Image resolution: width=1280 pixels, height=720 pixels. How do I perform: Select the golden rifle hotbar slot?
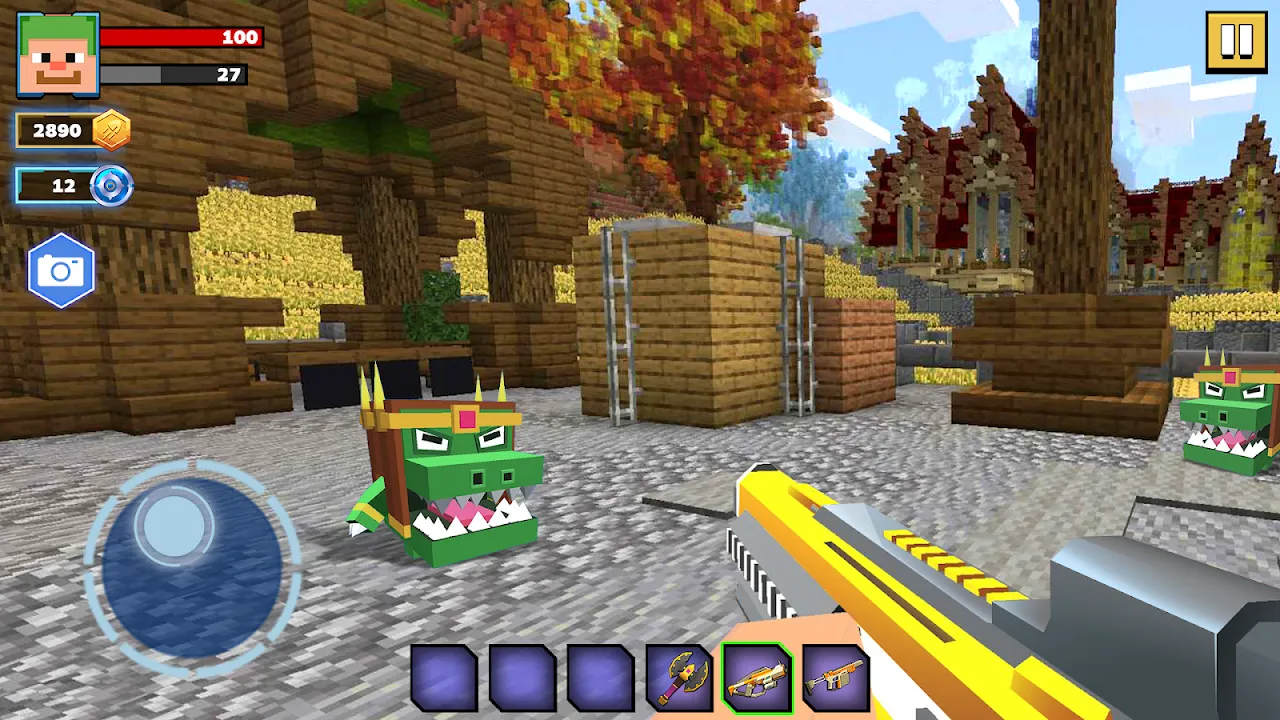click(x=759, y=680)
